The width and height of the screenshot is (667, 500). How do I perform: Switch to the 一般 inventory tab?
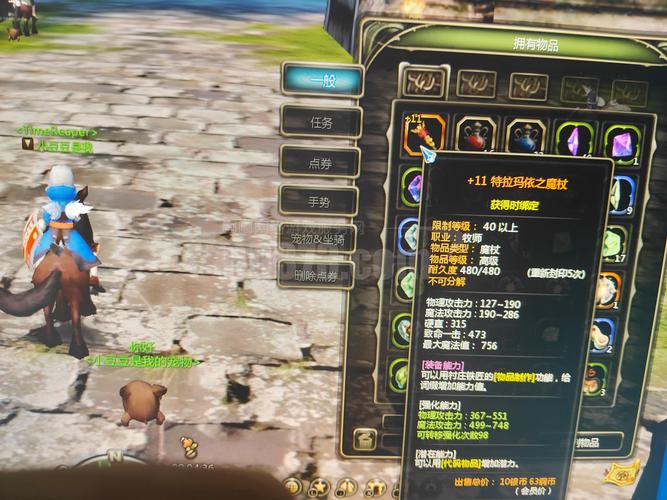point(319,79)
